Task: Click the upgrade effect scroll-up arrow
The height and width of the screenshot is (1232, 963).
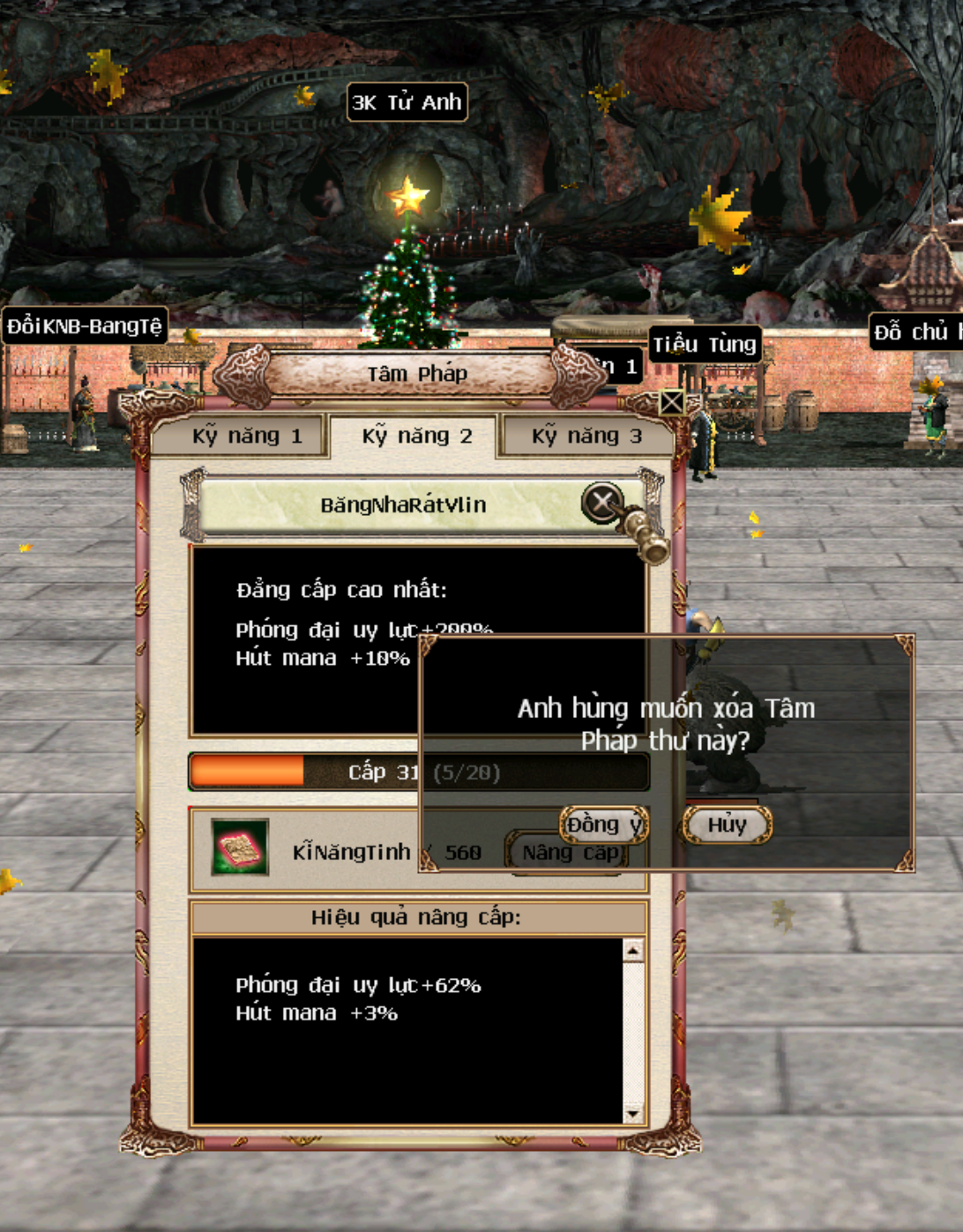Action: point(633,950)
